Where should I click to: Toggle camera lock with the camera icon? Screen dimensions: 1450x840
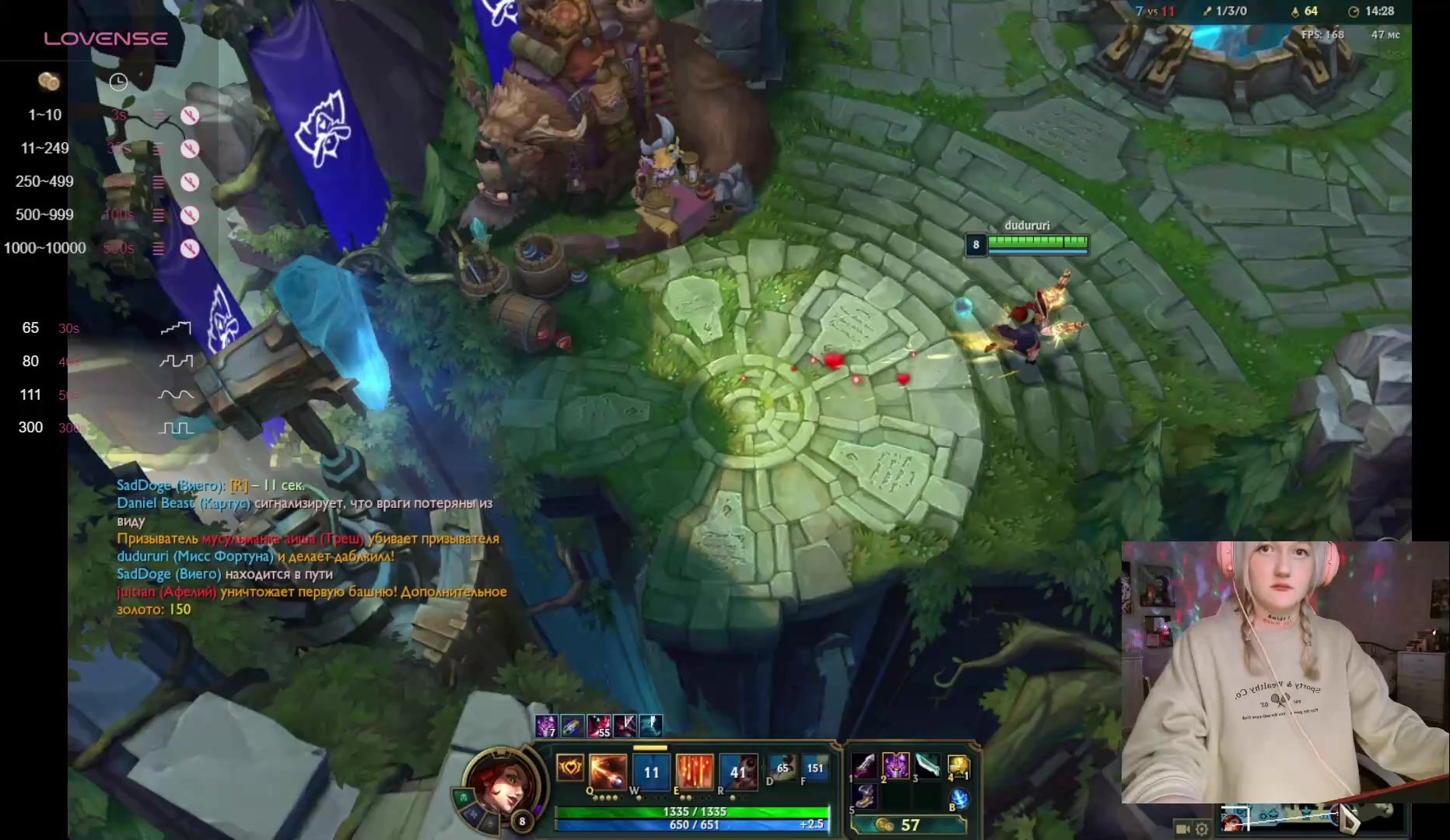pyautogui.click(x=1182, y=829)
